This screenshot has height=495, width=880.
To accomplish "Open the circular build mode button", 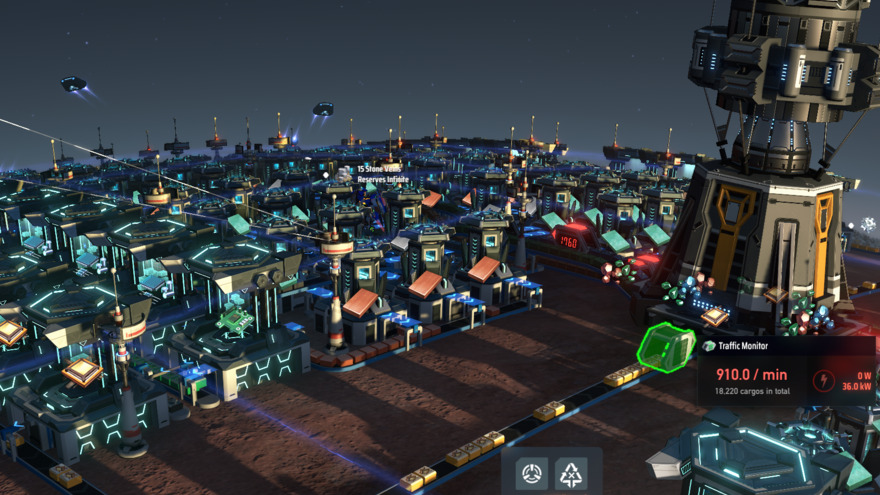I will (x=532, y=473).
